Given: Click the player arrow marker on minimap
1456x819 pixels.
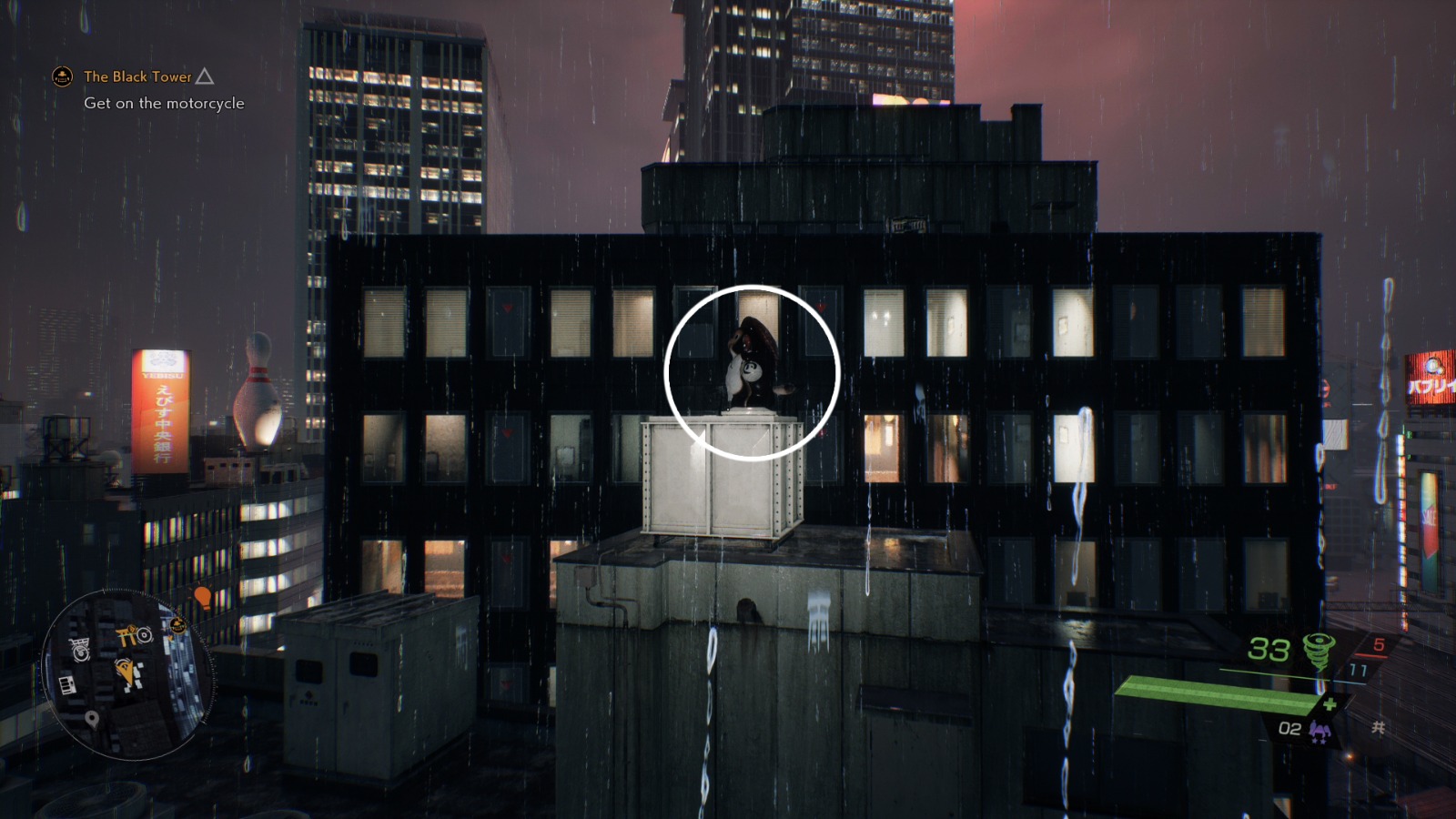Looking at the screenshot, I should coord(126,669).
